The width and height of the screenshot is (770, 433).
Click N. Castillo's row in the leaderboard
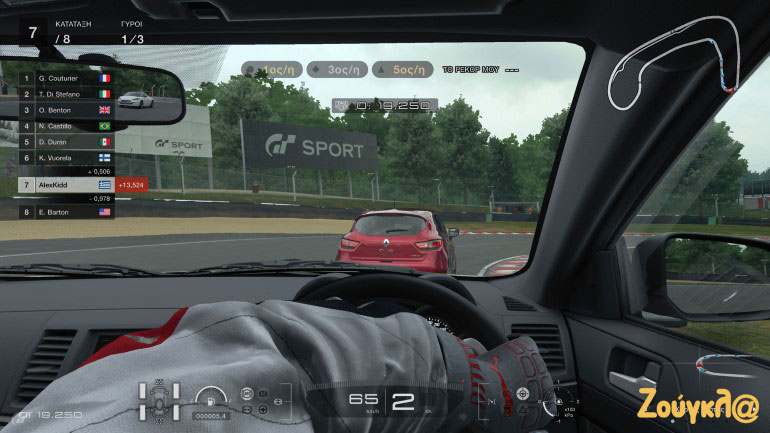[x=60, y=126]
